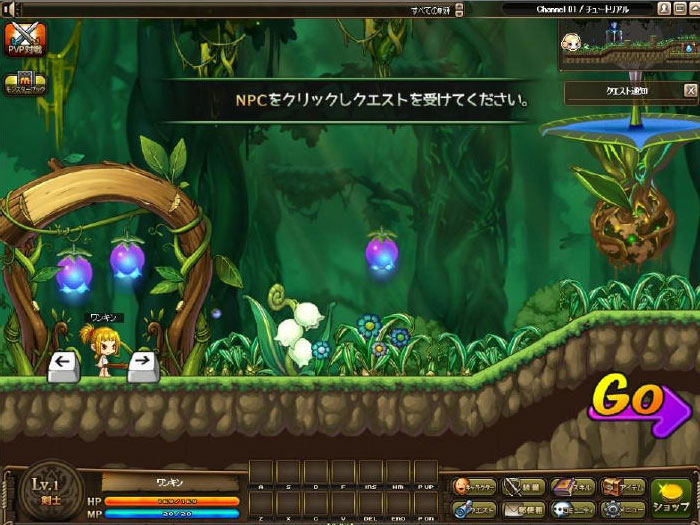700x525 pixels.
Task: Open the Quest (クエスト) log
Action: [x=473, y=510]
